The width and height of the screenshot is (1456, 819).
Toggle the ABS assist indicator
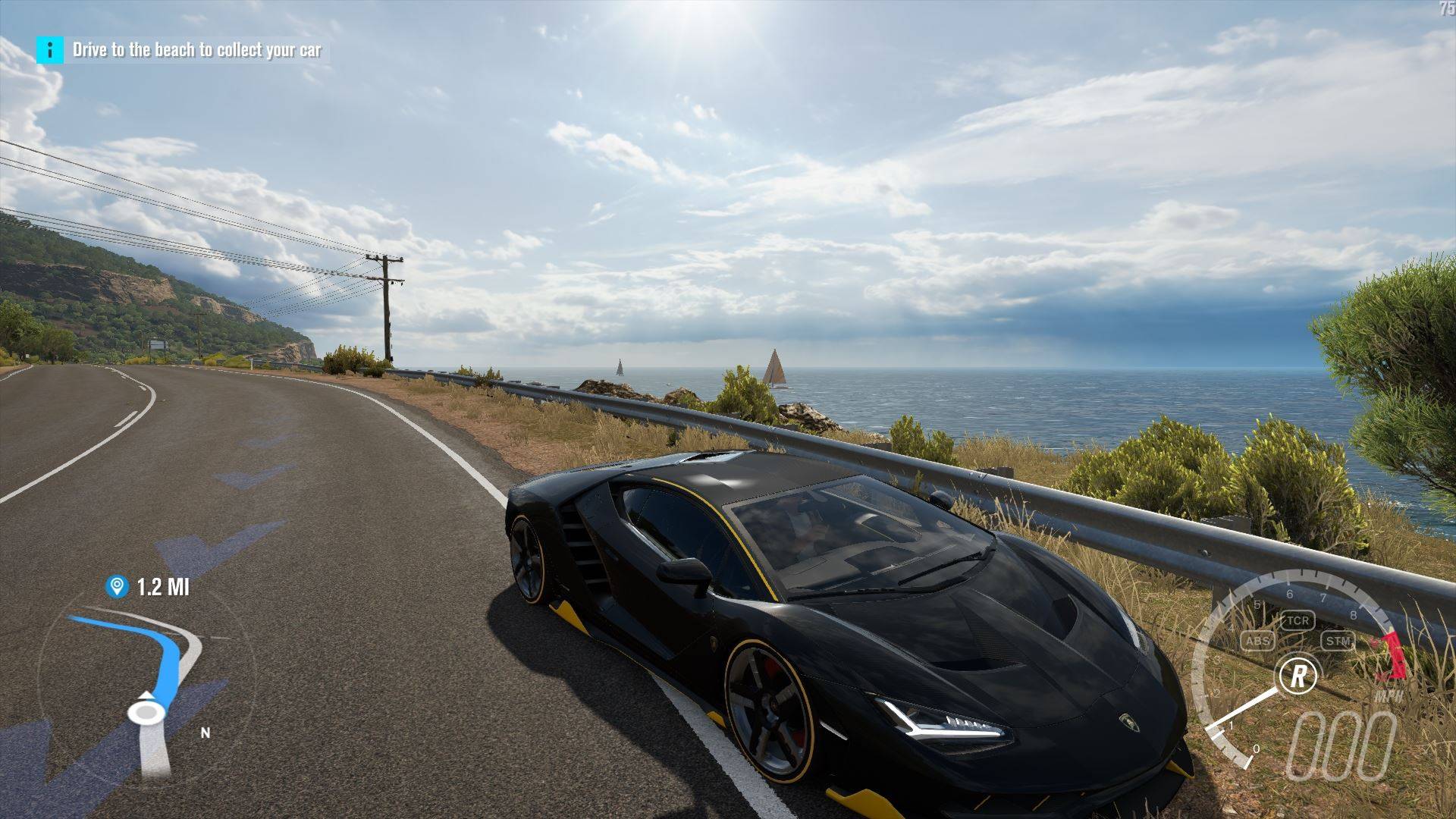click(x=1258, y=642)
